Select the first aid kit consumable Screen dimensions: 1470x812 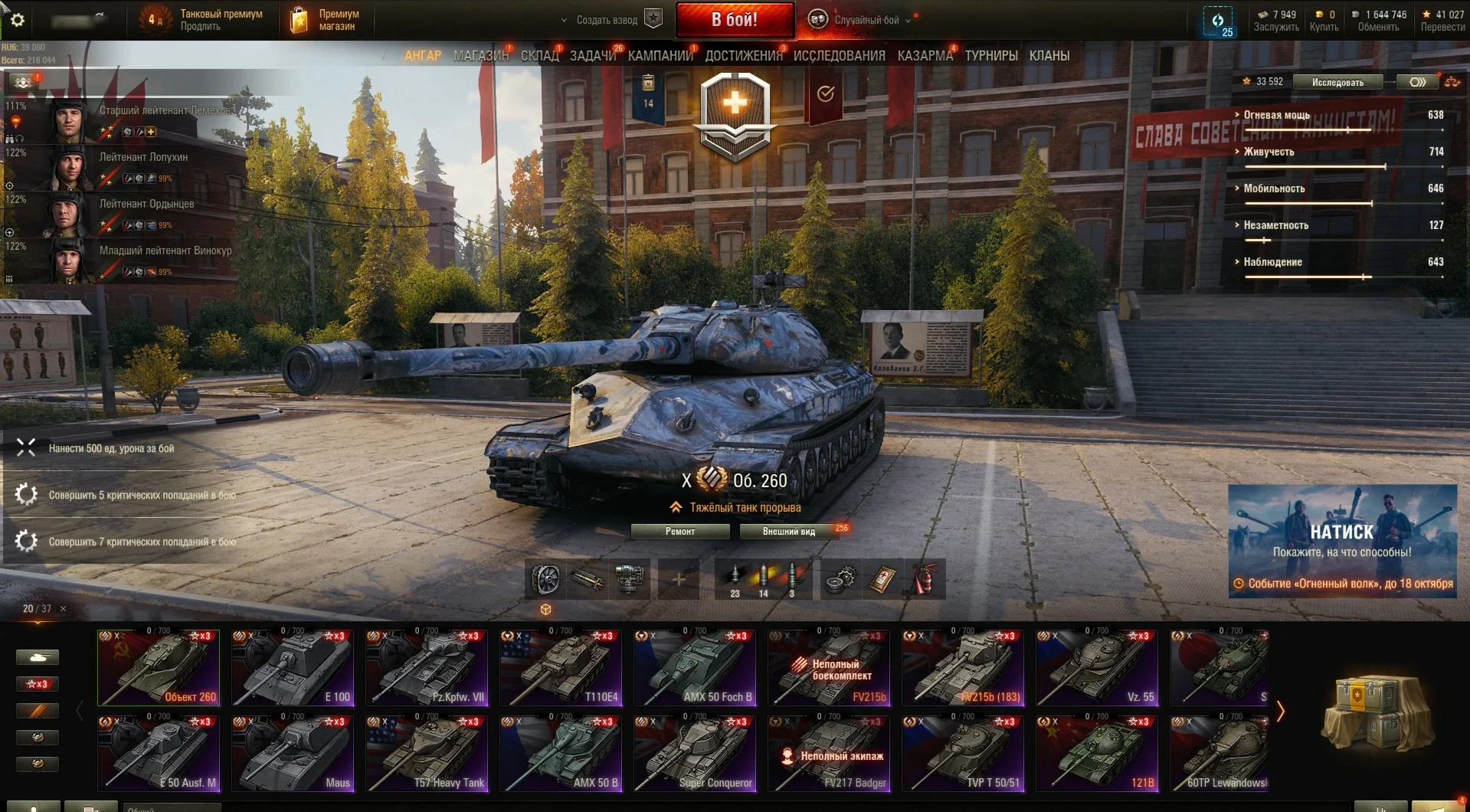click(882, 580)
